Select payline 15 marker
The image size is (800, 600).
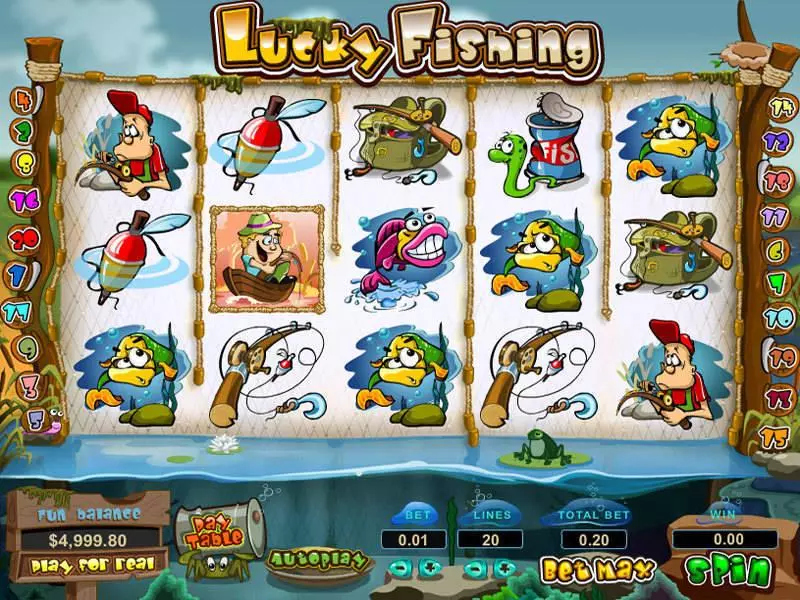click(776, 437)
